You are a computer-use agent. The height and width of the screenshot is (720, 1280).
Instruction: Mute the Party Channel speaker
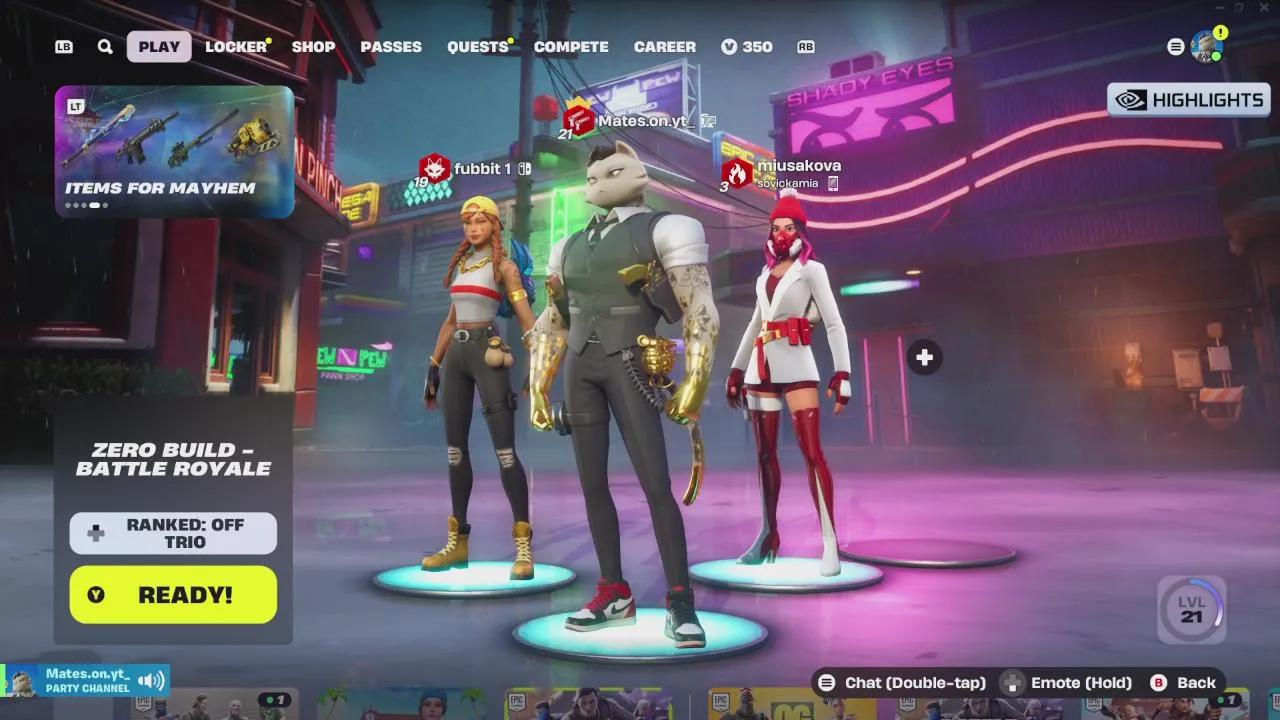(150, 678)
